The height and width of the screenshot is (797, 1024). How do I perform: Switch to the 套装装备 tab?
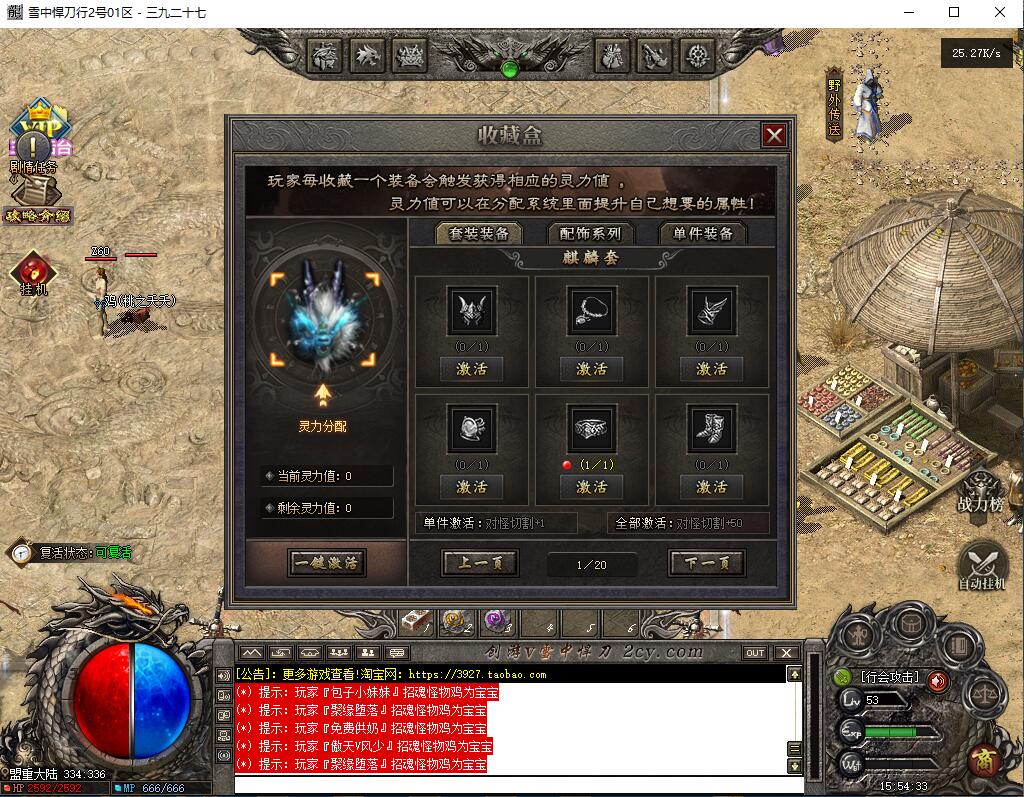[x=479, y=233]
